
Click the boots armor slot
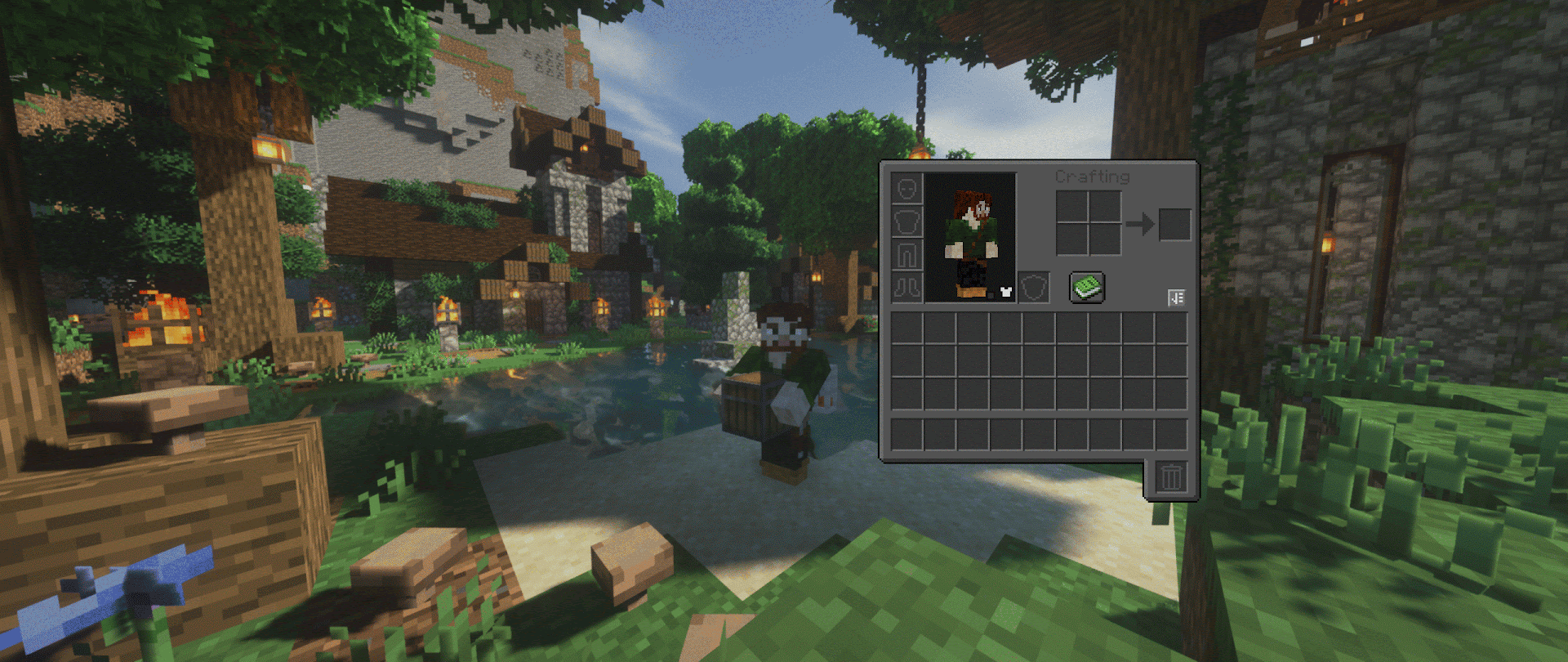906,288
